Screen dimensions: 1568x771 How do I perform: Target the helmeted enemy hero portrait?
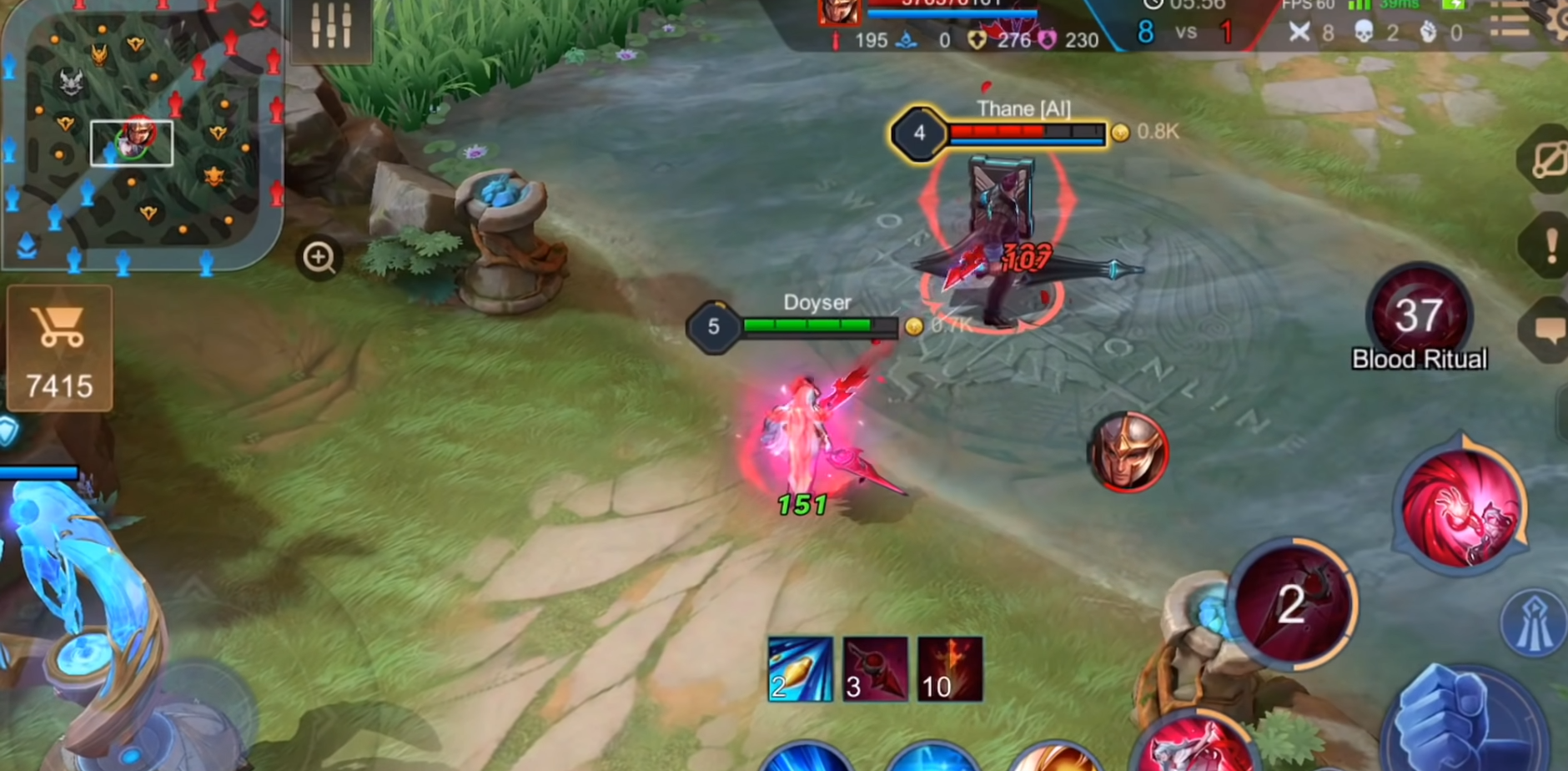pos(1128,451)
